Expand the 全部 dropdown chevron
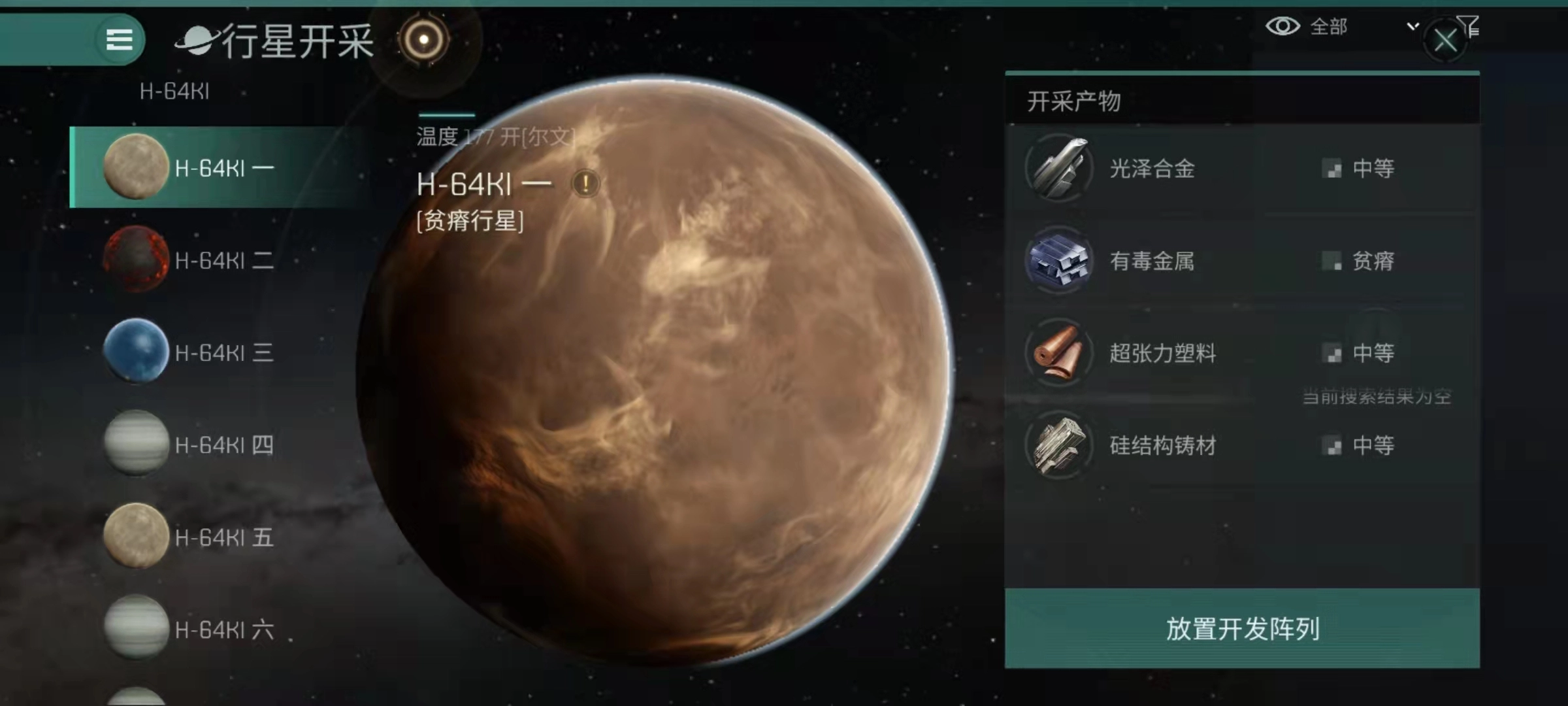Screen dimensions: 1568x706 pos(1413,27)
